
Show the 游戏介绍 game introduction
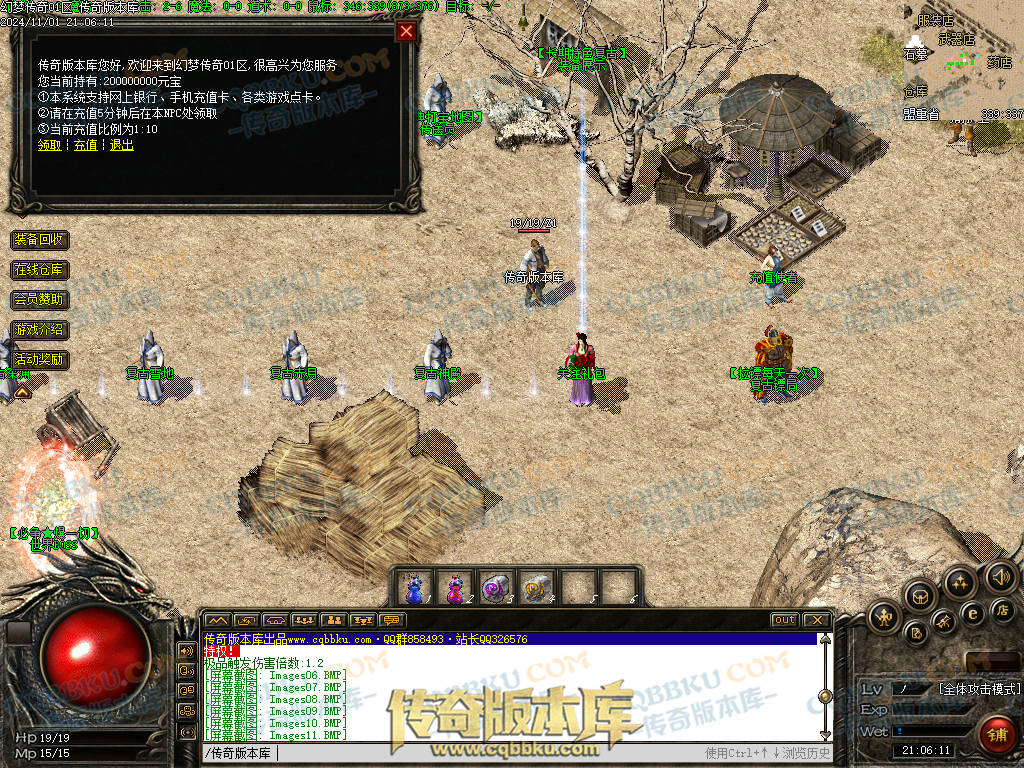[40, 329]
